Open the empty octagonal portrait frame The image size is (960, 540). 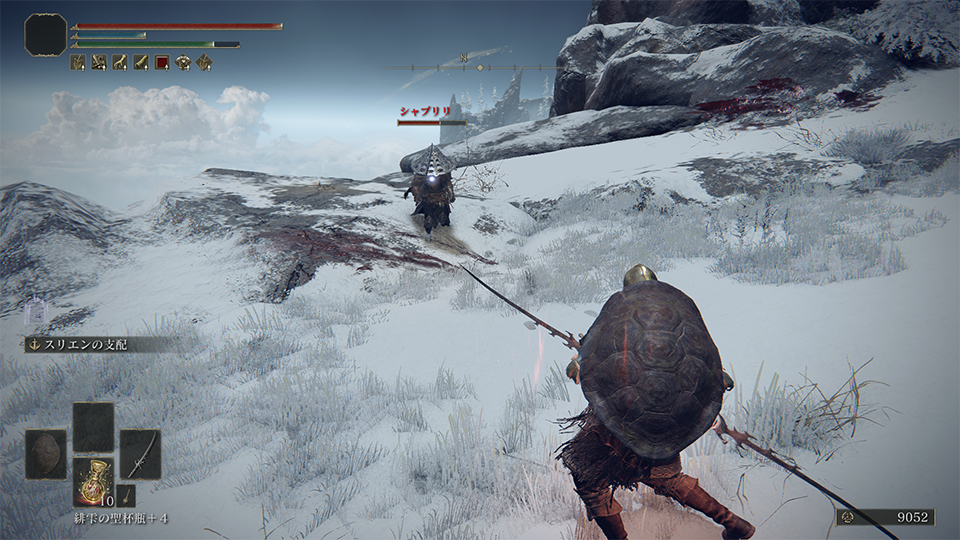45,35
